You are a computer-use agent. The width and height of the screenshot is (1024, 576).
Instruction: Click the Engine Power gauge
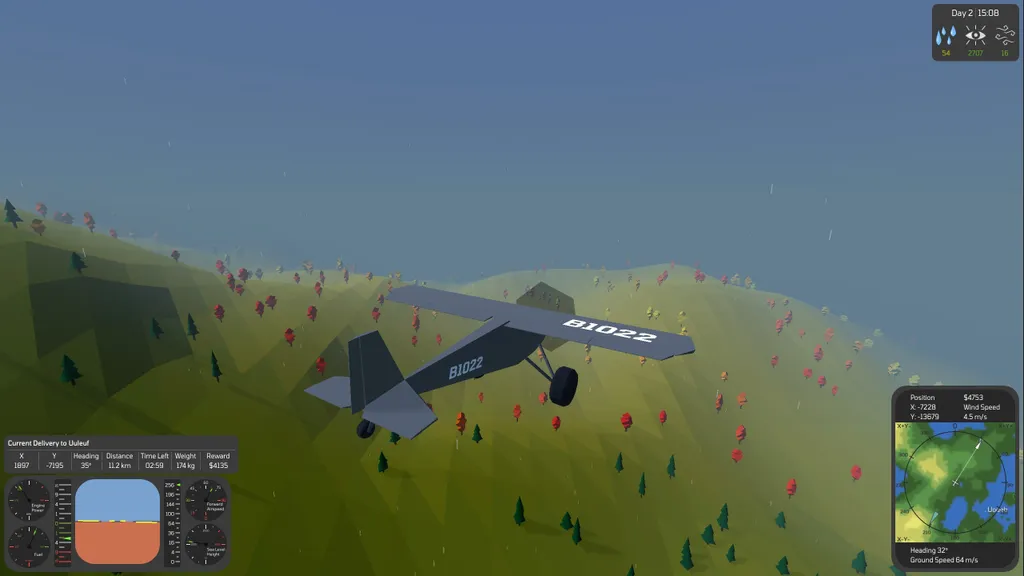point(29,499)
